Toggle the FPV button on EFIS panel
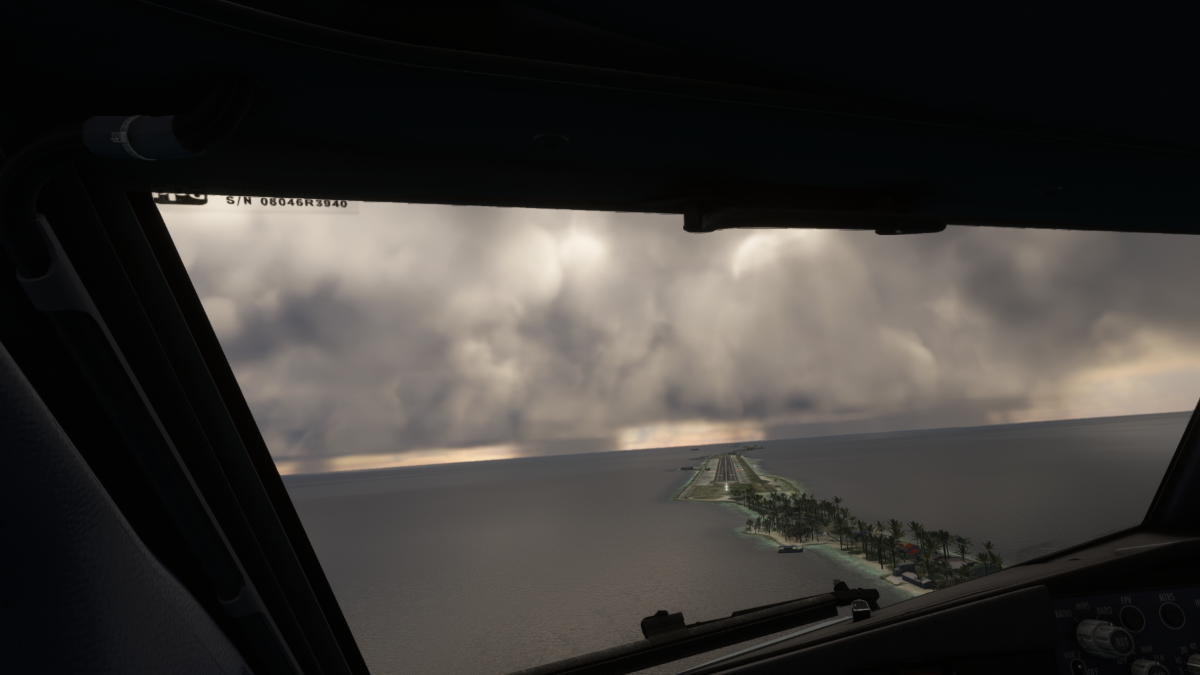This screenshot has height=675, width=1200. click(1132, 619)
